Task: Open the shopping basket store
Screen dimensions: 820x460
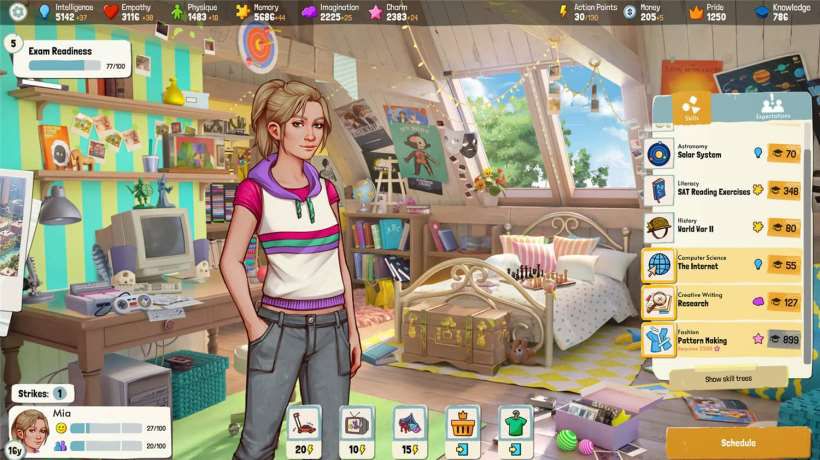Action: (463, 426)
